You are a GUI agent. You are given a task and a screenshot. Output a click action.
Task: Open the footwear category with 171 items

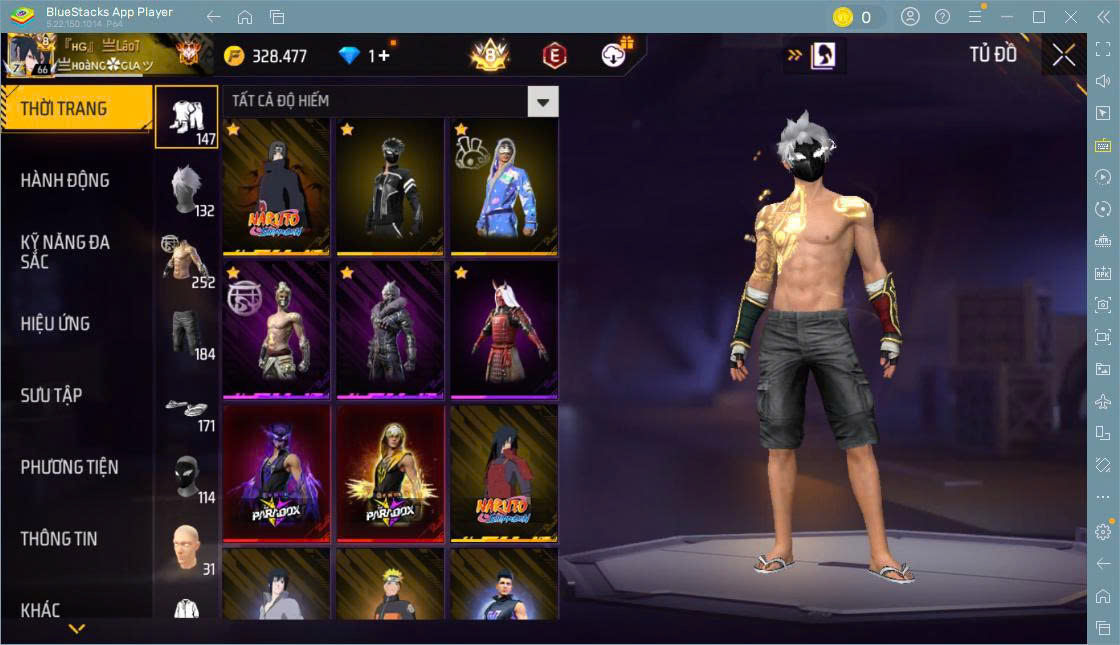click(186, 406)
